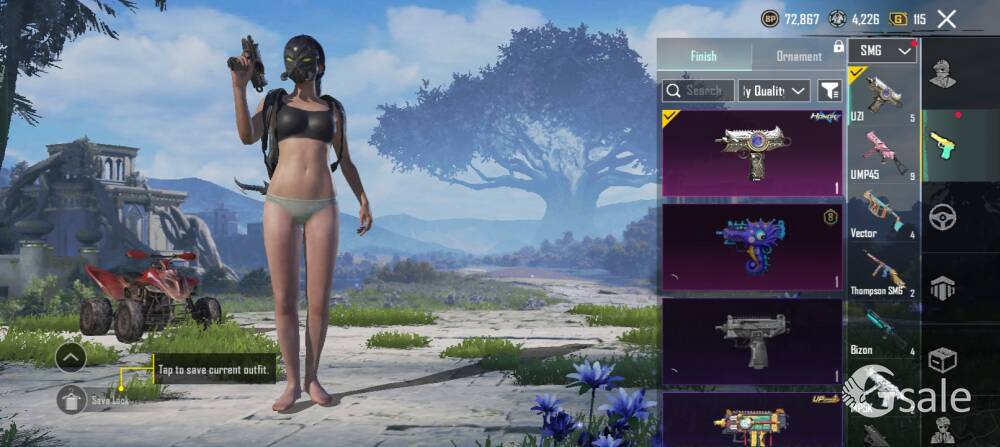Select the Vector weapon entry
The image size is (1000, 447).
coord(883,214)
